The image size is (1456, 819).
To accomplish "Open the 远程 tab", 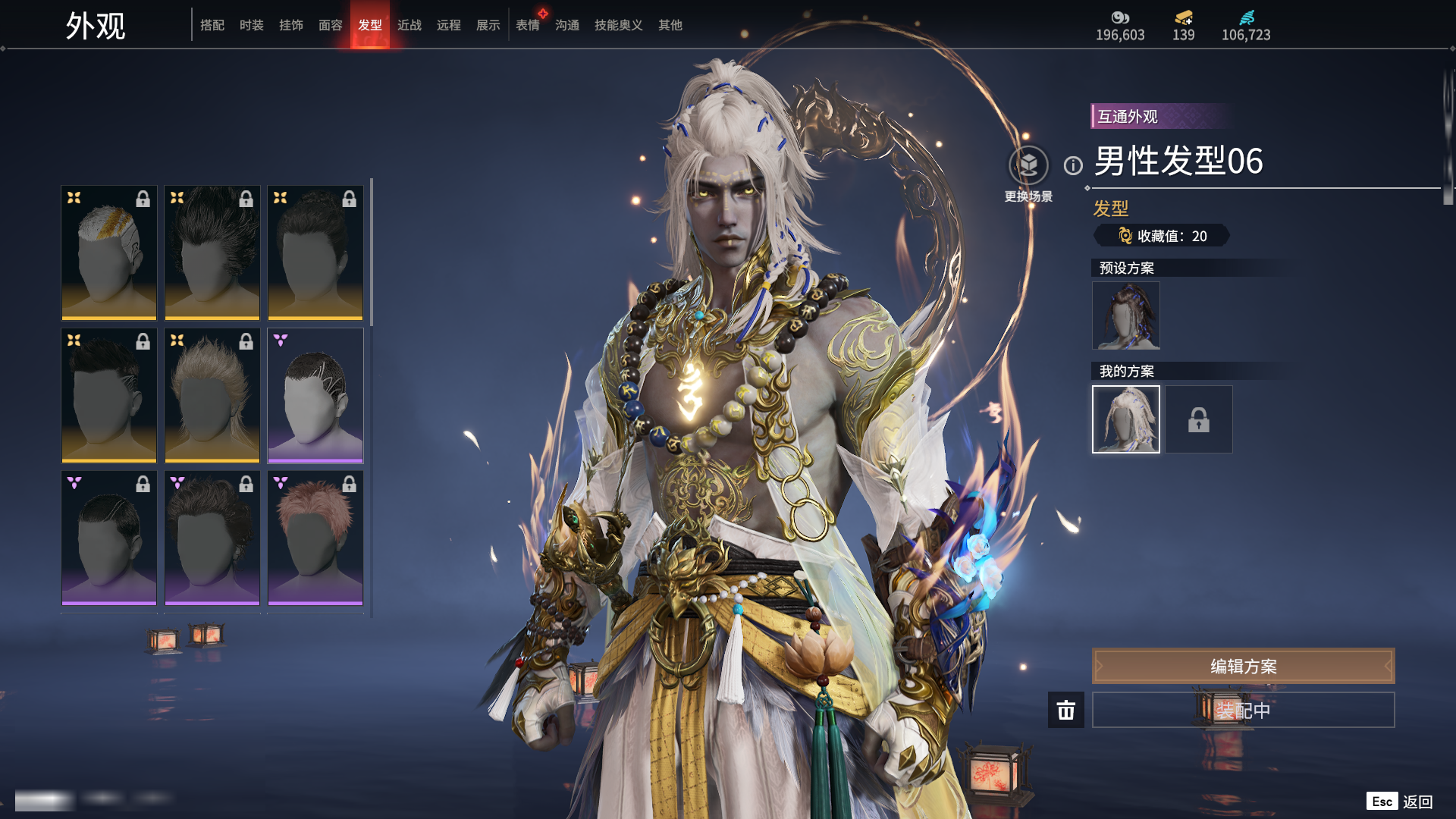I will (449, 25).
